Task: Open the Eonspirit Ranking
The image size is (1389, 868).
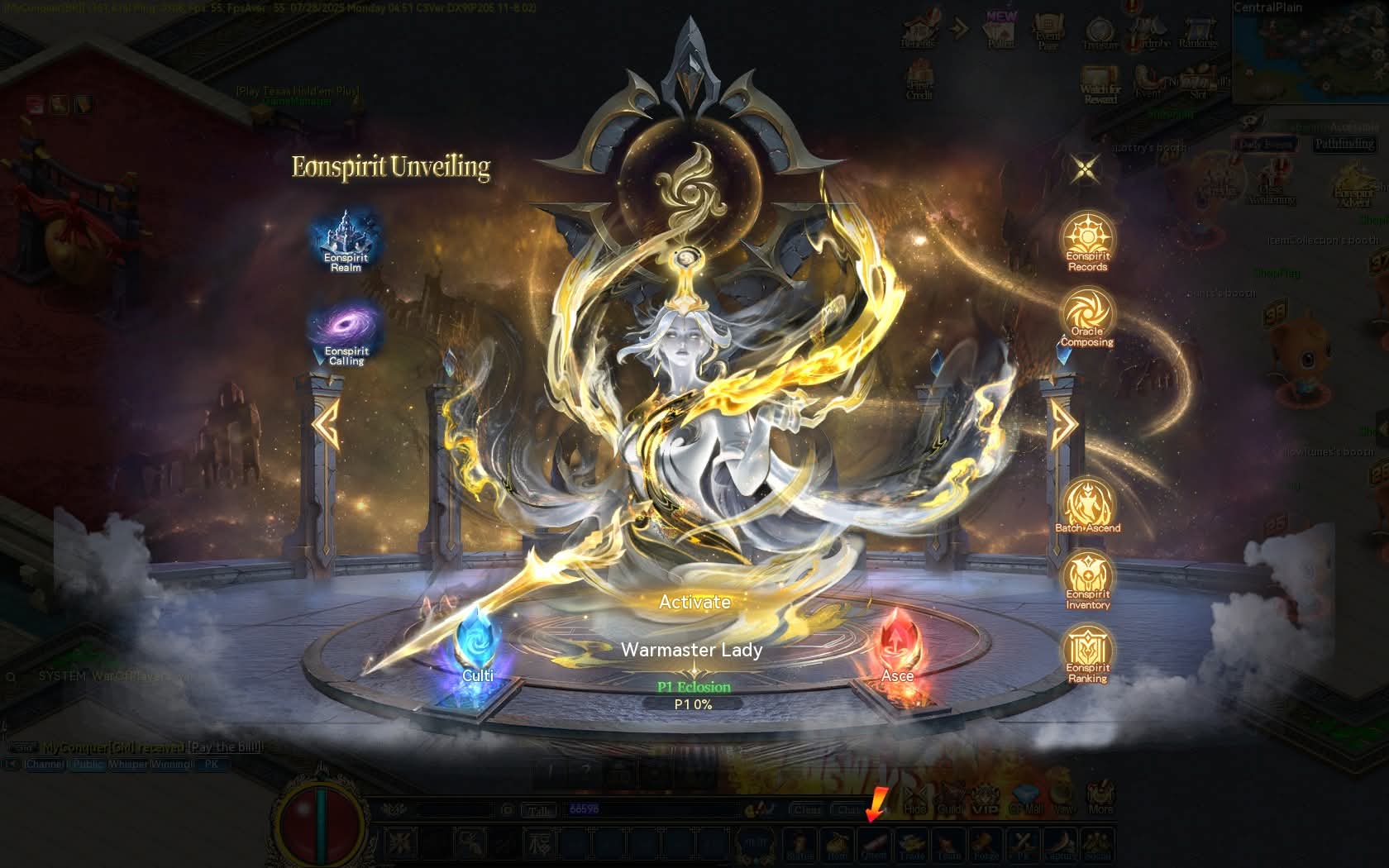Action: tap(1087, 654)
